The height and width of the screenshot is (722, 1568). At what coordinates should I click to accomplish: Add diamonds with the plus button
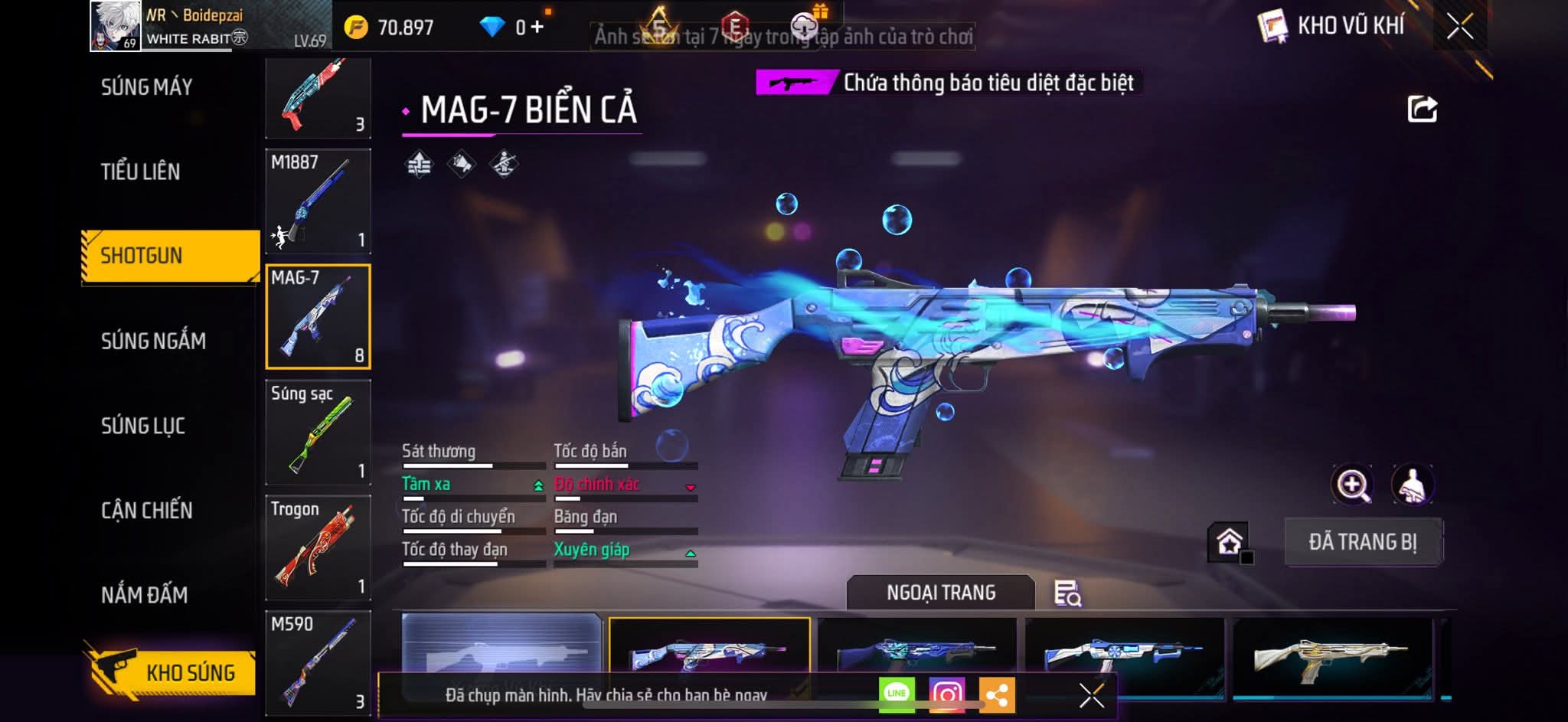(x=537, y=28)
